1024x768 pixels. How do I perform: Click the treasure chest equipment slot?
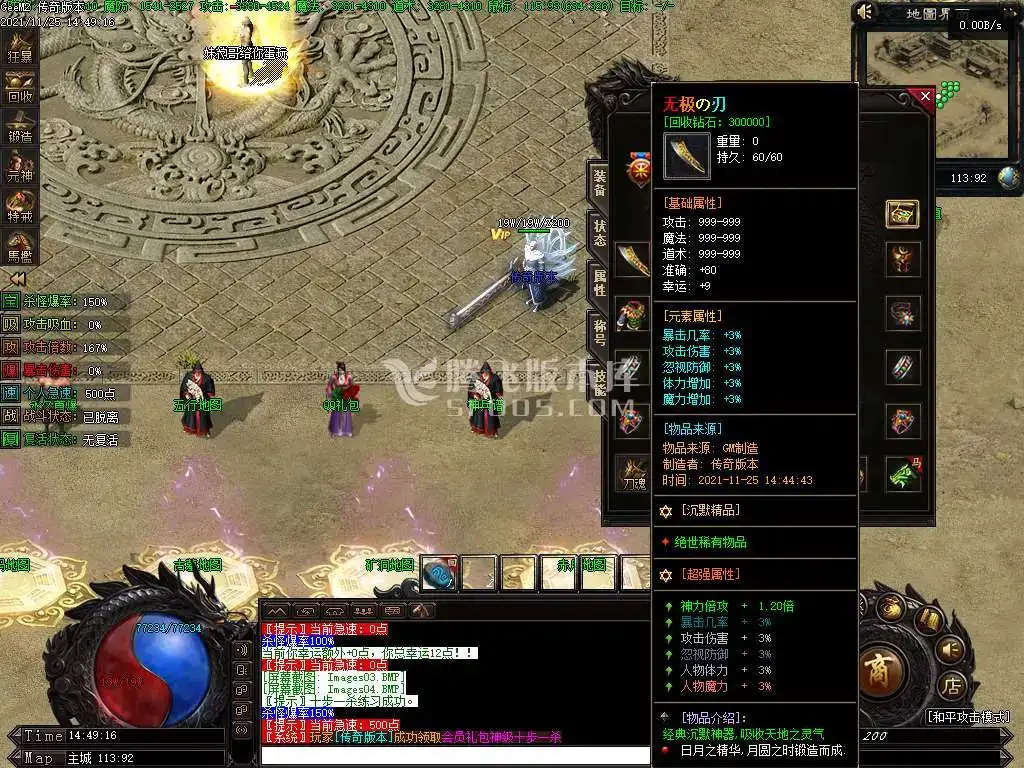pos(902,213)
